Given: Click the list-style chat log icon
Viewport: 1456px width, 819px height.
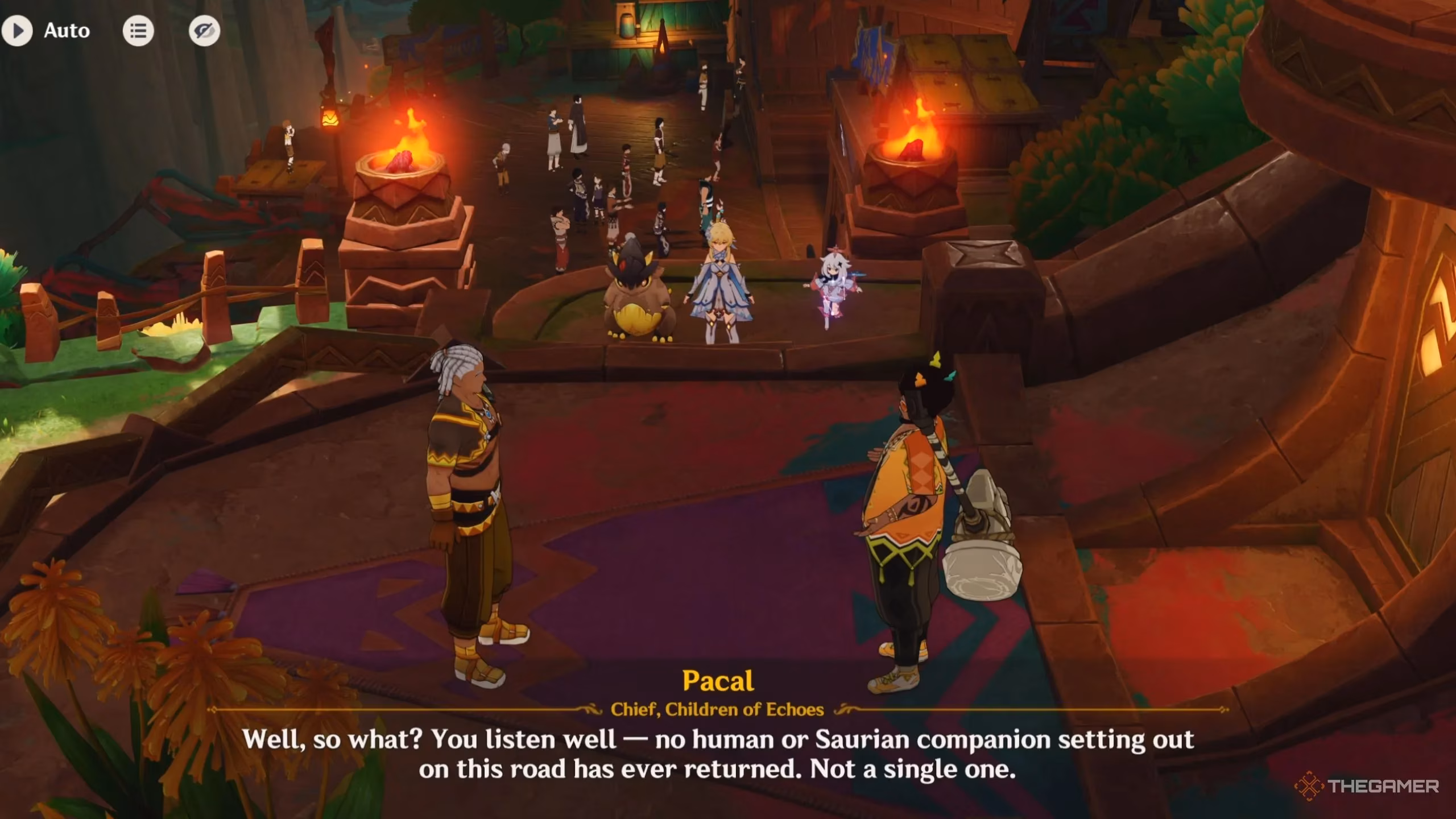Looking at the screenshot, I should point(138,31).
